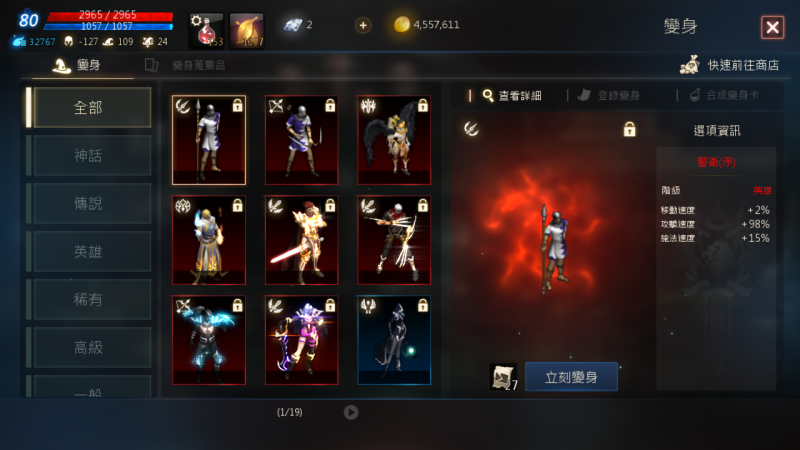Select the blue-bordered dark mage card
Screen dimensions: 800x450
click(394, 340)
